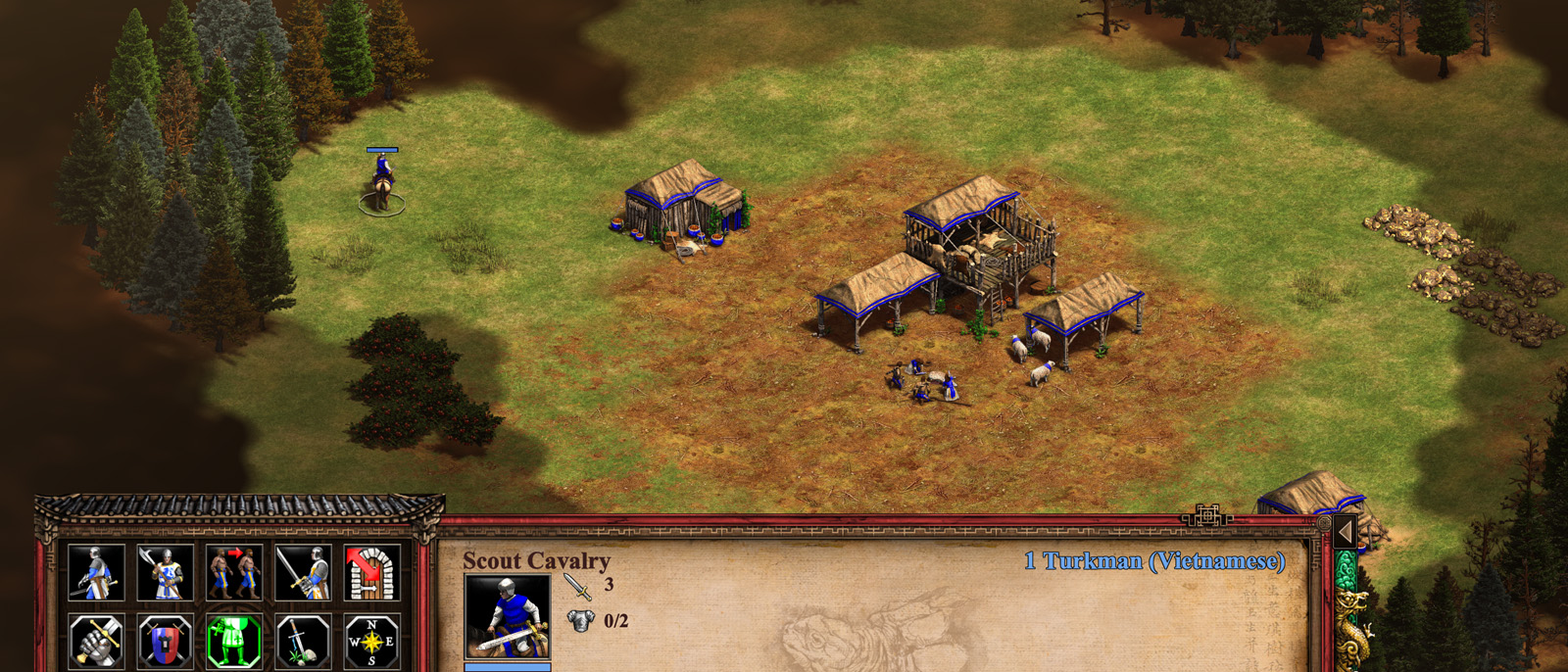
Task: Activate the Patrol command with walking swordsman
Action: pos(96,572)
